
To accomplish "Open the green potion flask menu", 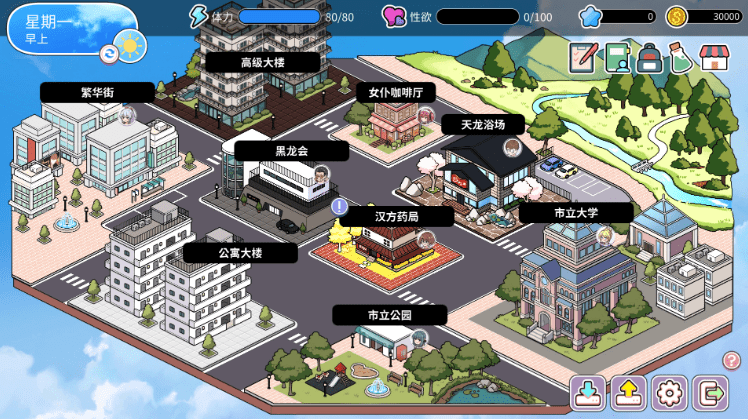I will [681, 58].
